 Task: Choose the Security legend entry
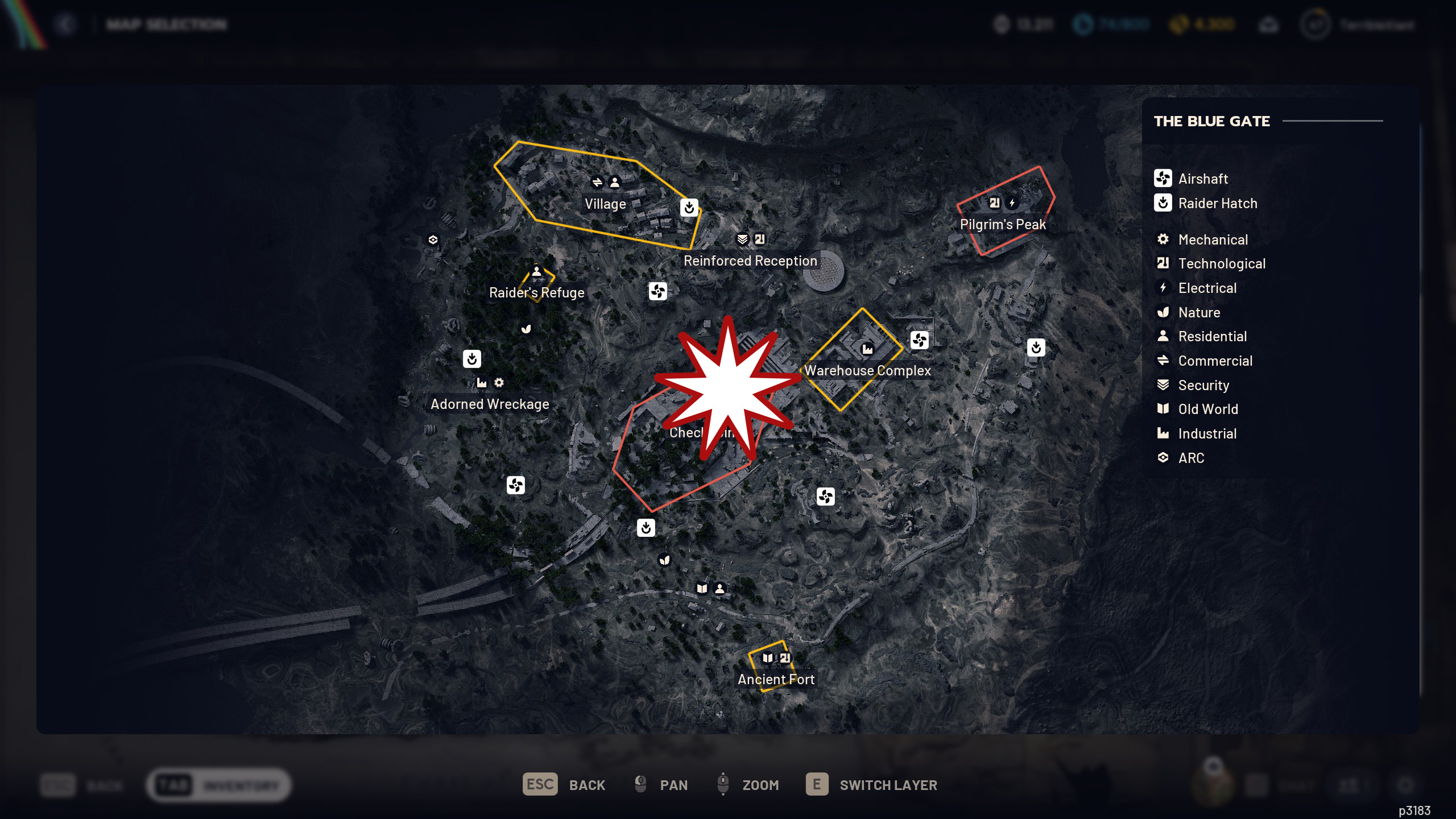point(1203,386)
